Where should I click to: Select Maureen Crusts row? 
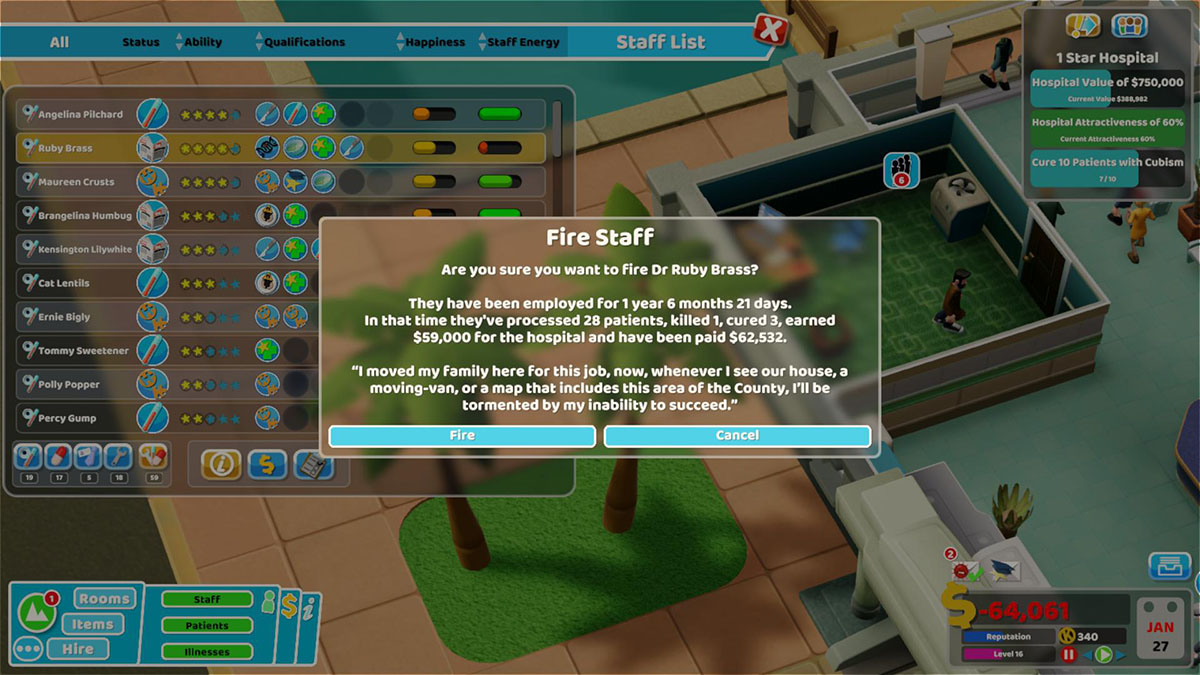tap(76, 182)
